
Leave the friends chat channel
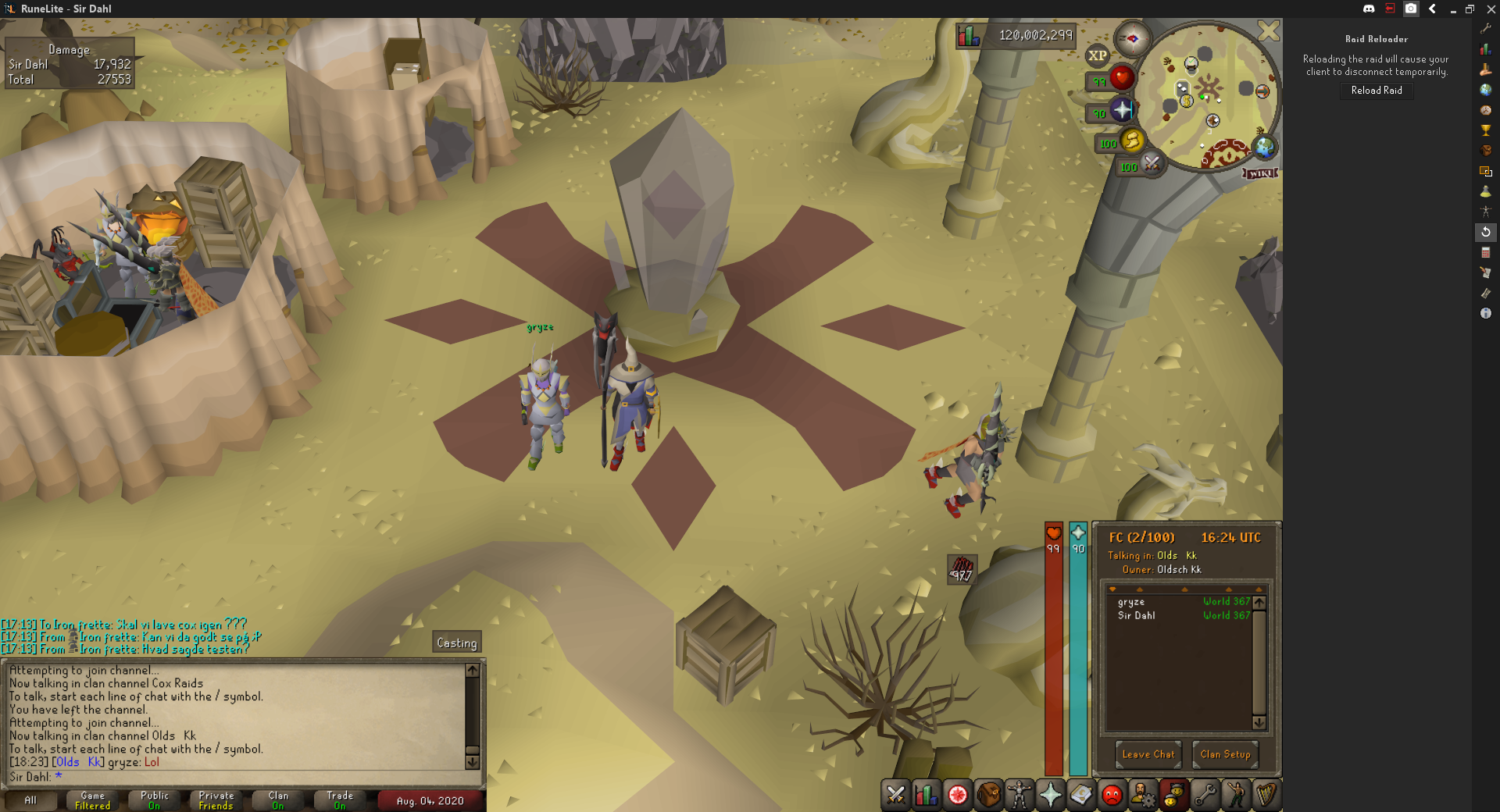(x=1148, y=754)
